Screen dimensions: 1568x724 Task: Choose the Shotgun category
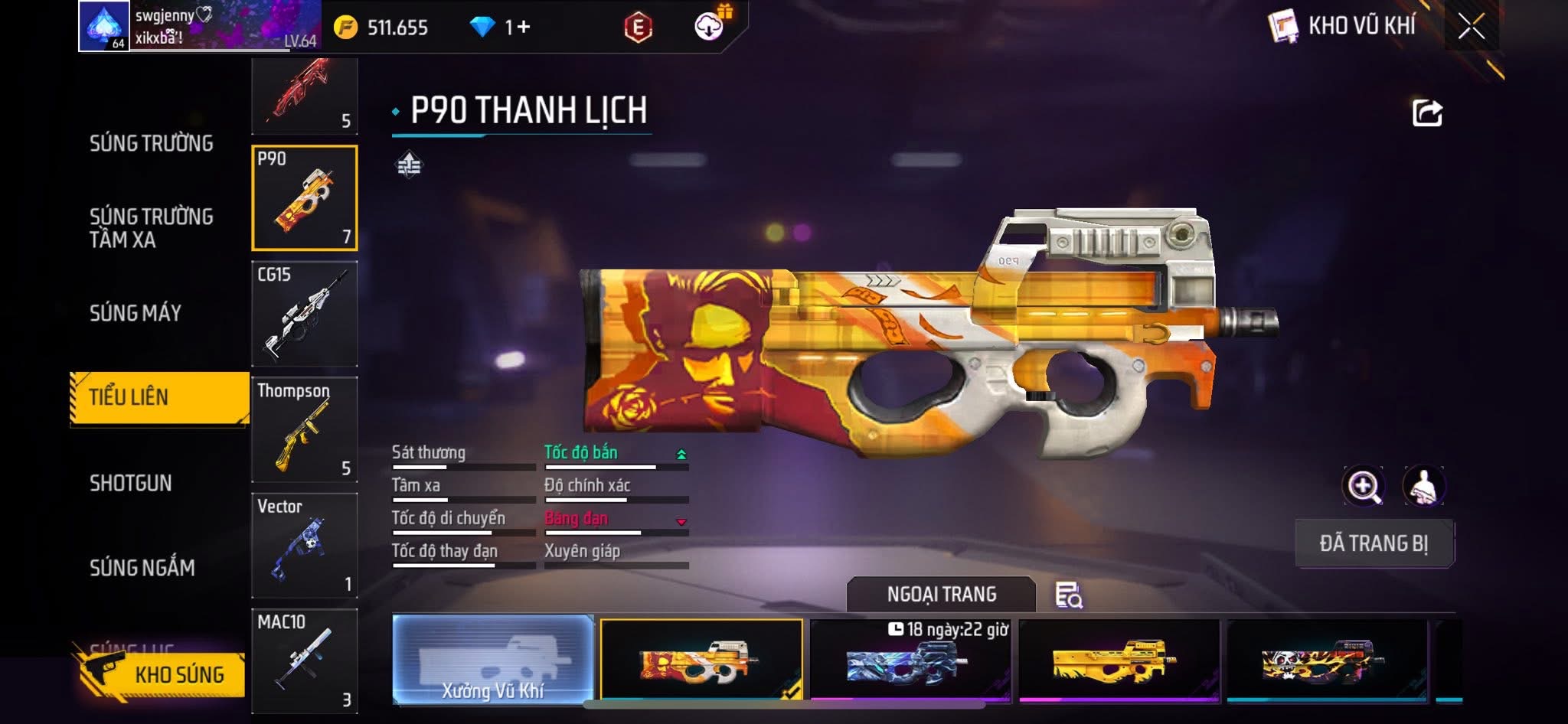(x=131, y=483)
